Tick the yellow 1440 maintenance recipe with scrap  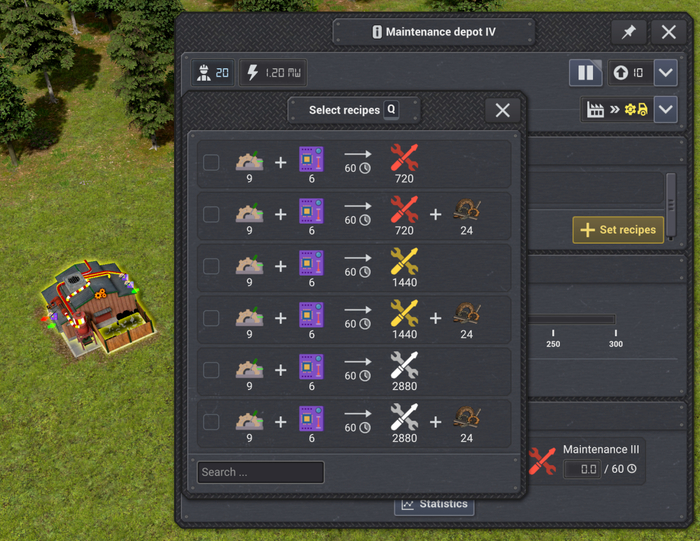pyautogui.click(x=211, y=318)
